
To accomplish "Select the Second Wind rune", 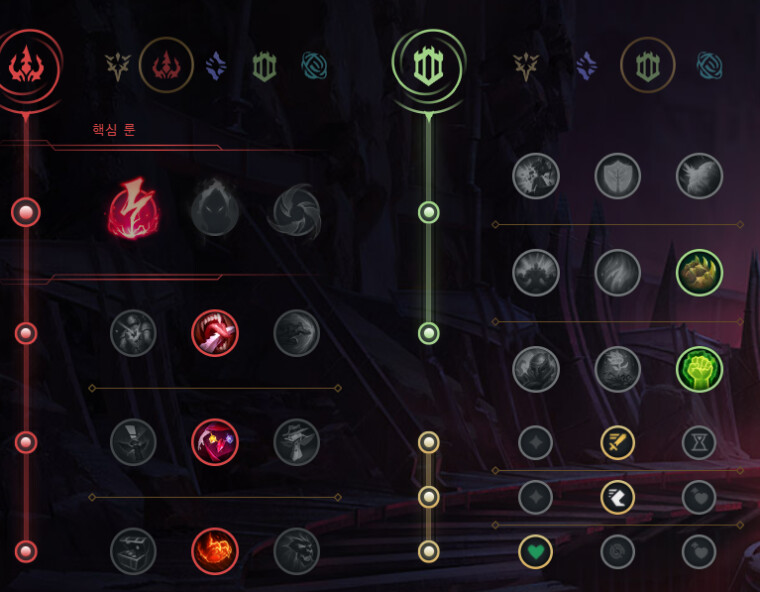I will point(618,273).
